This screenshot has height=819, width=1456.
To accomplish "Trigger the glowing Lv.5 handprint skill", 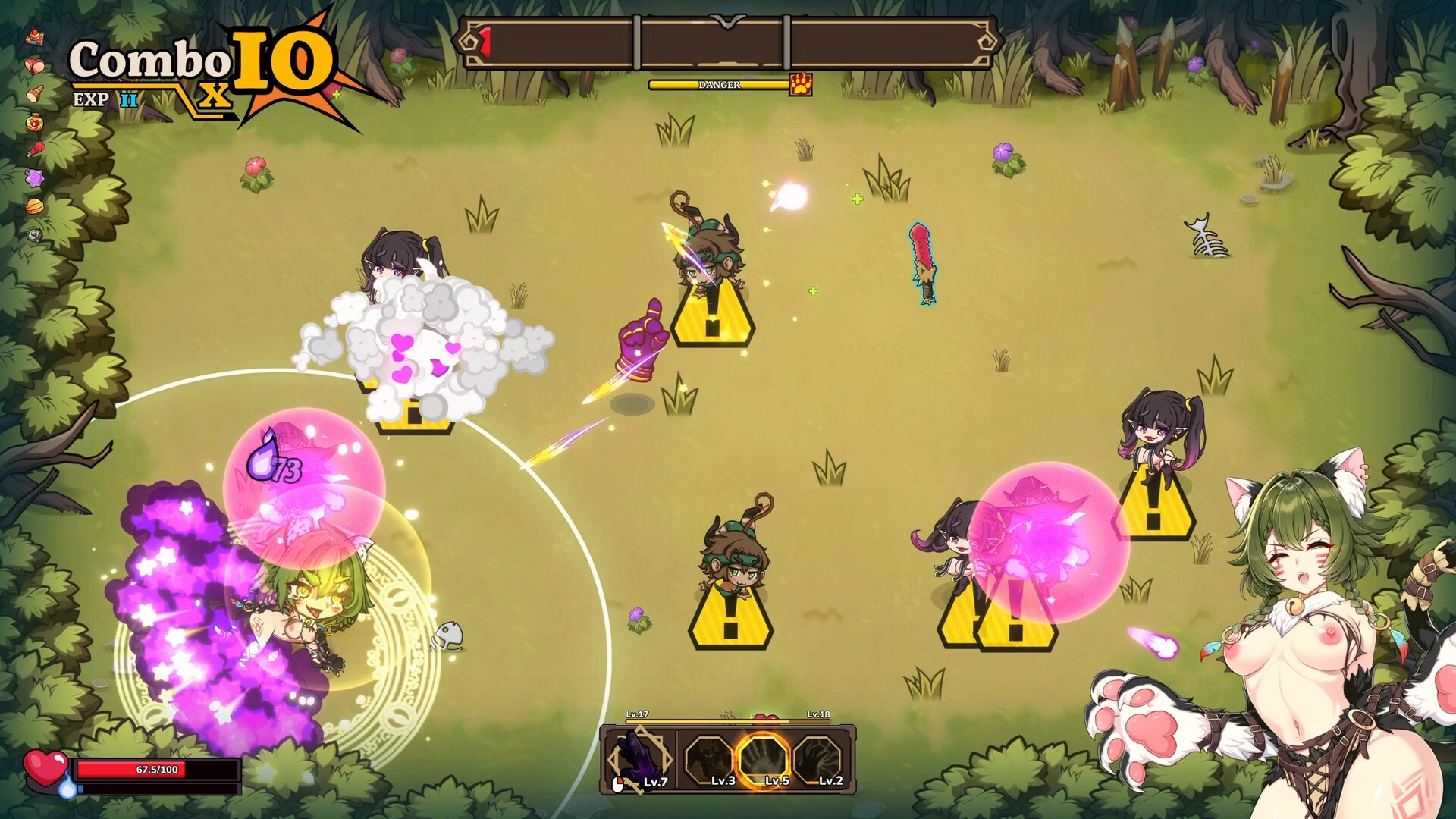I will point(764,759).
